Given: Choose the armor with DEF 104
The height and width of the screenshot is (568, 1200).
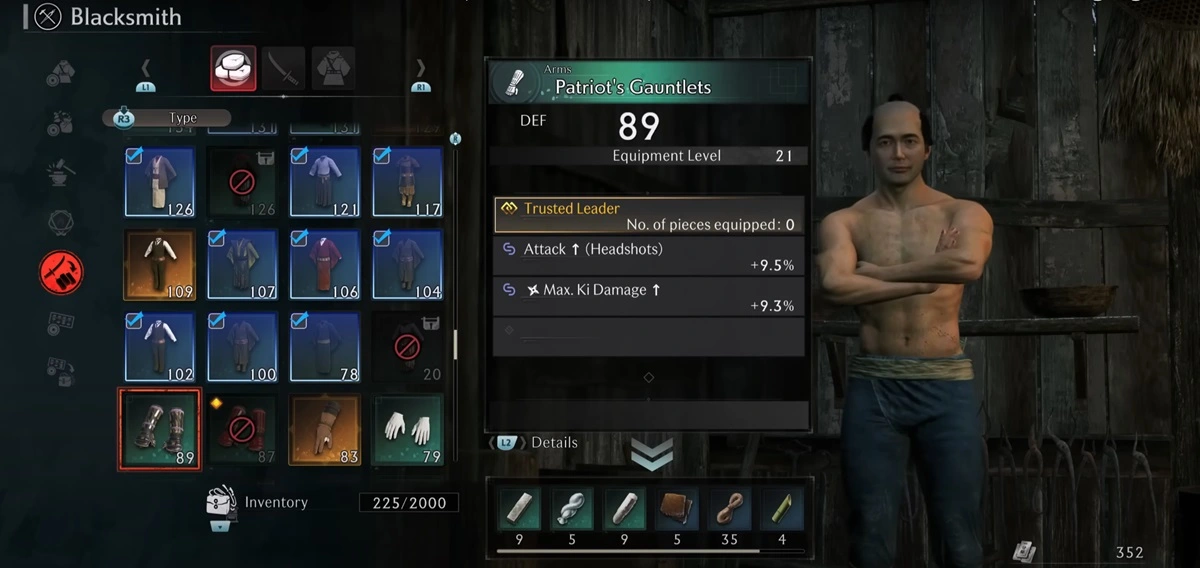Looking at the screenshot, I should tap(407, 264).
